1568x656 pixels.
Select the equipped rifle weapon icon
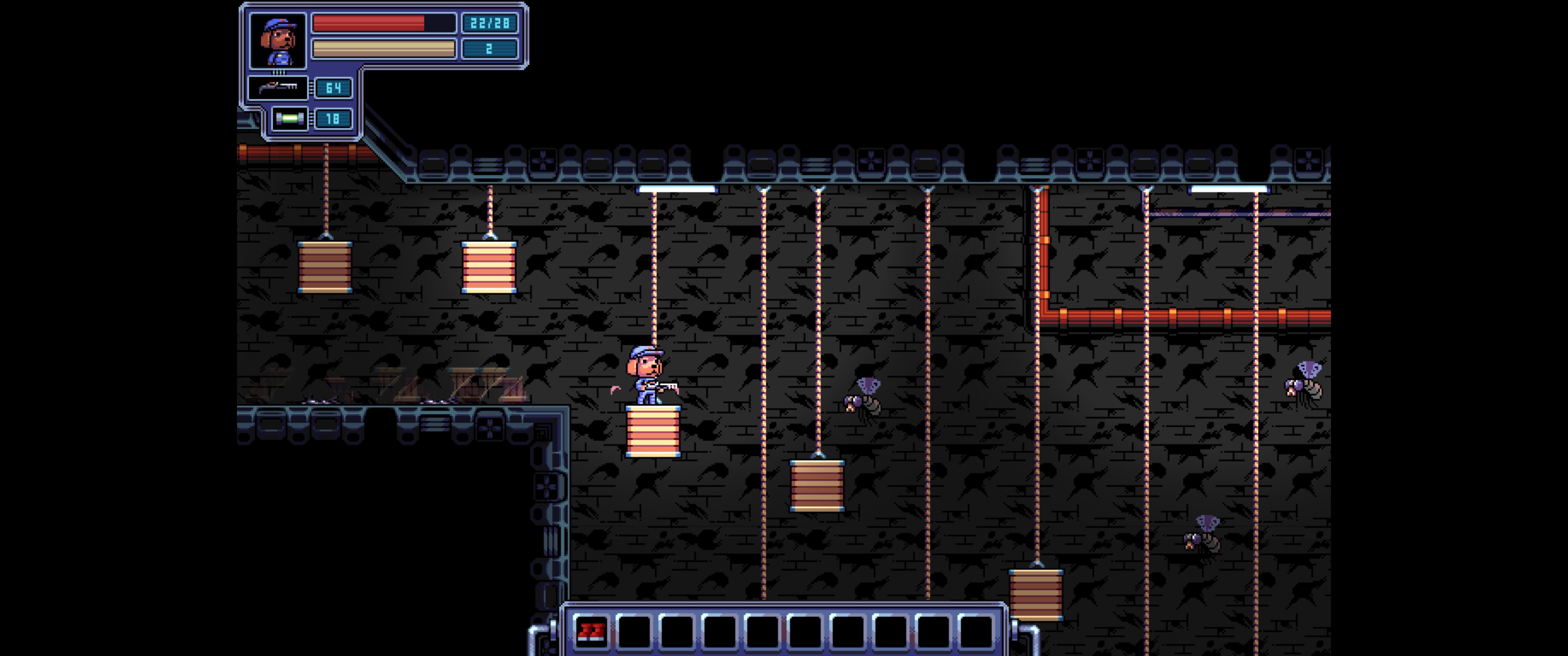coord(278,87)
